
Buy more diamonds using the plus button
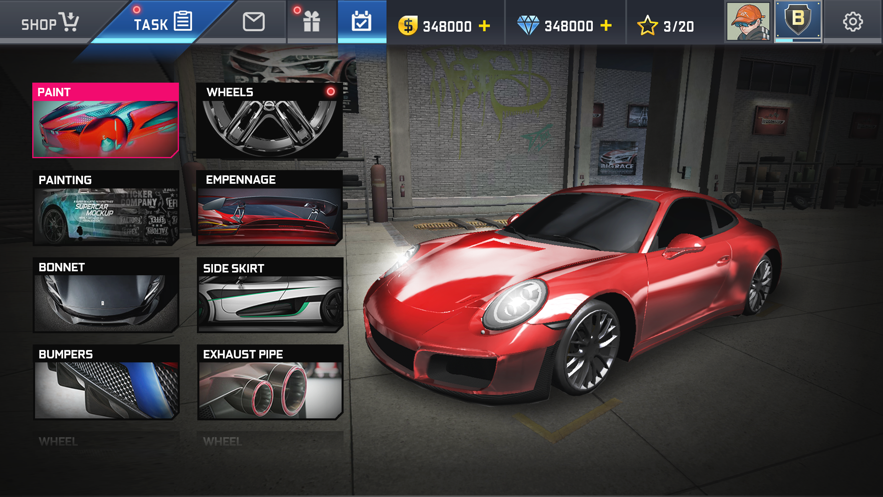606,26
